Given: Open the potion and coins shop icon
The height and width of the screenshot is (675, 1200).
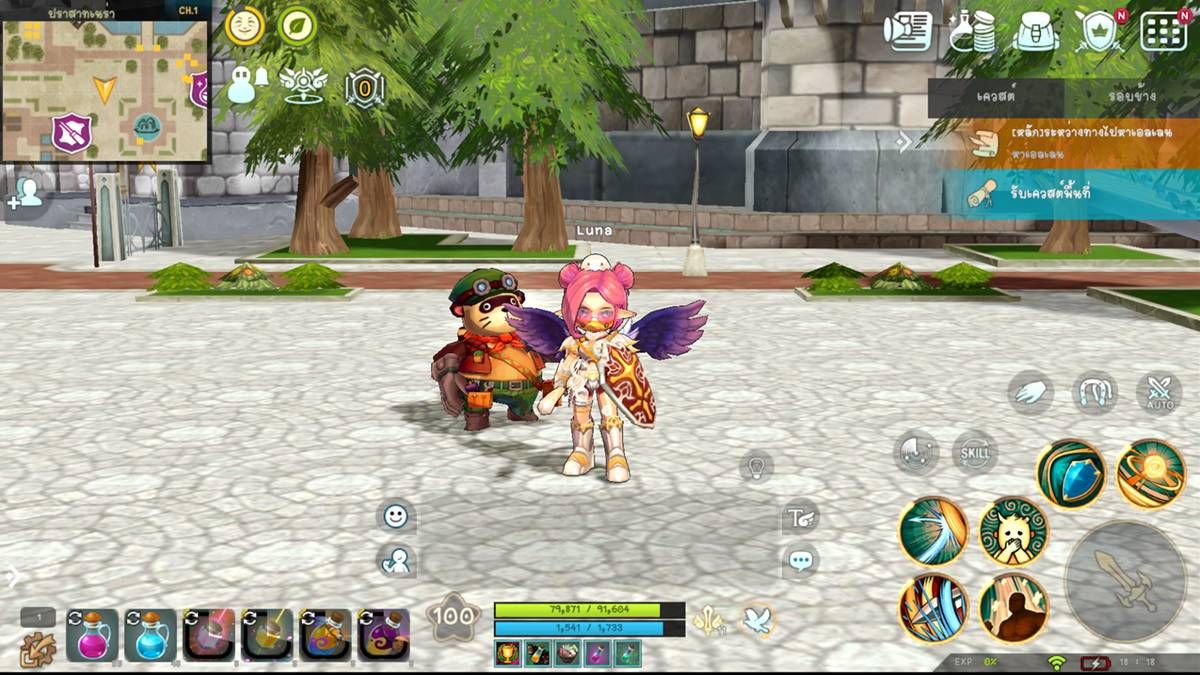Looking at the screenshot, I should click(972, 31).
